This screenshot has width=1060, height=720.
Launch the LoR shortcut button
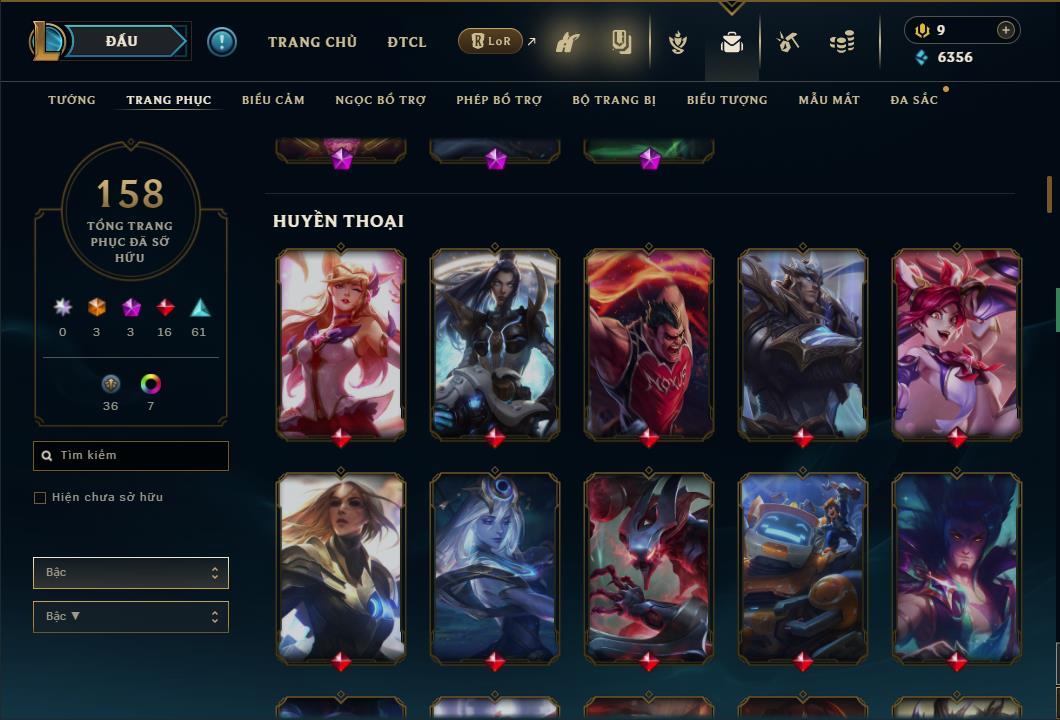491,41
